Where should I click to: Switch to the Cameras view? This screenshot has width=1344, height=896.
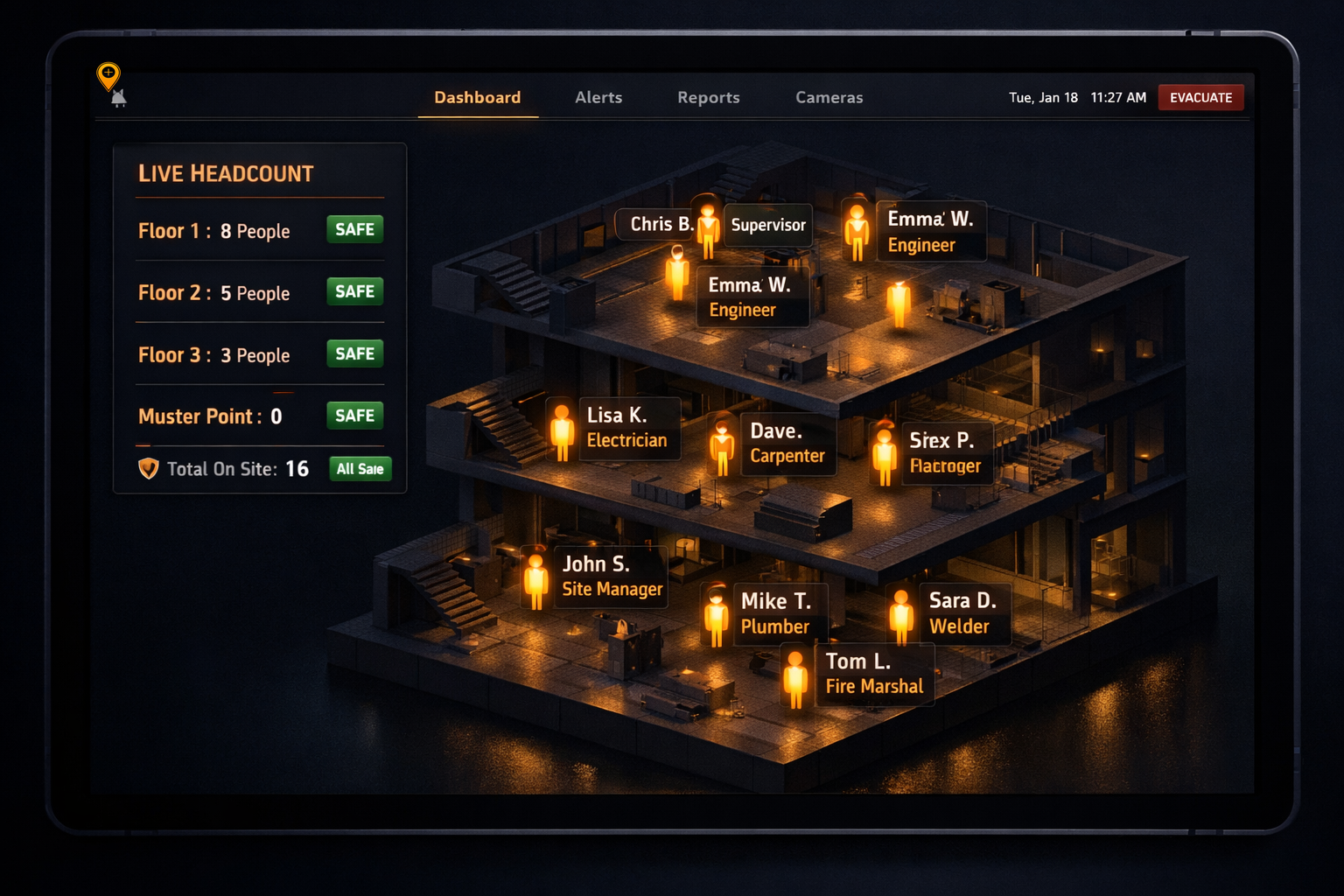(x=829, y=97)
